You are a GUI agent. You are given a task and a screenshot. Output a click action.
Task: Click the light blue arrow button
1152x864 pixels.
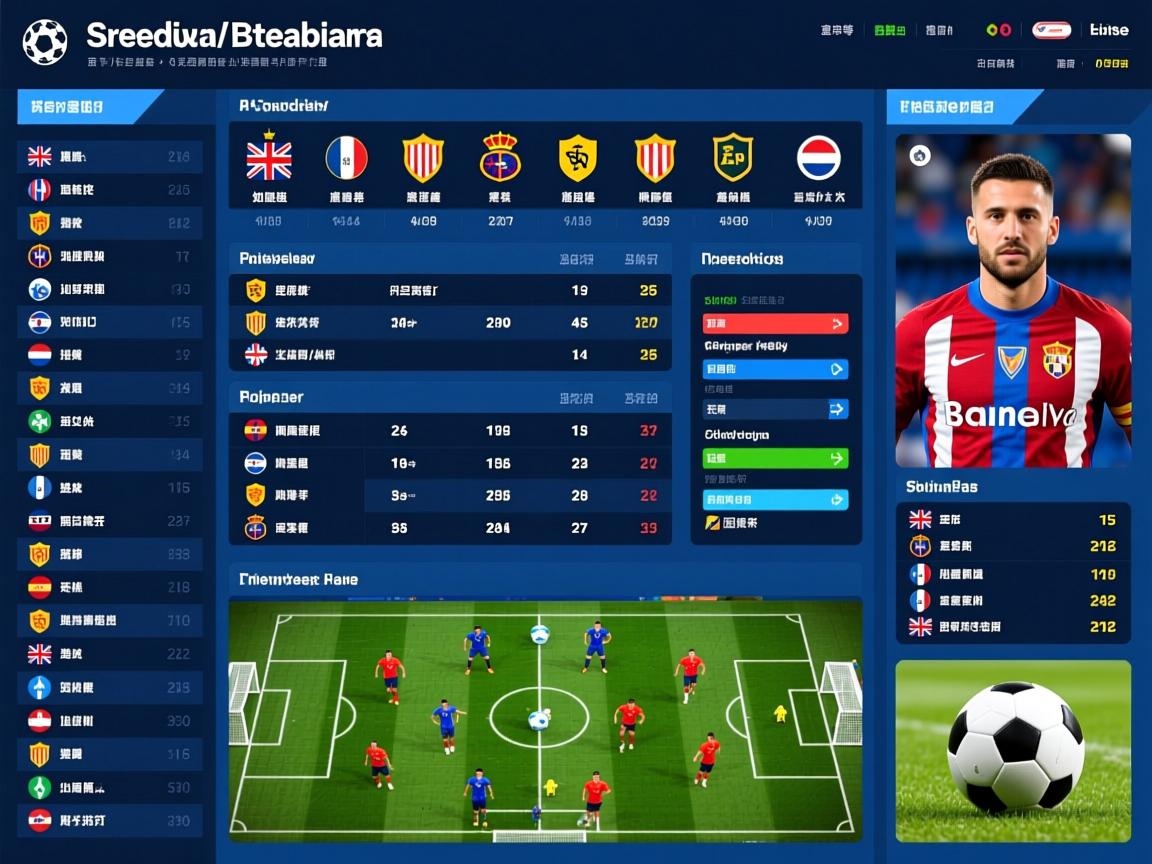[x=776, y=499]
